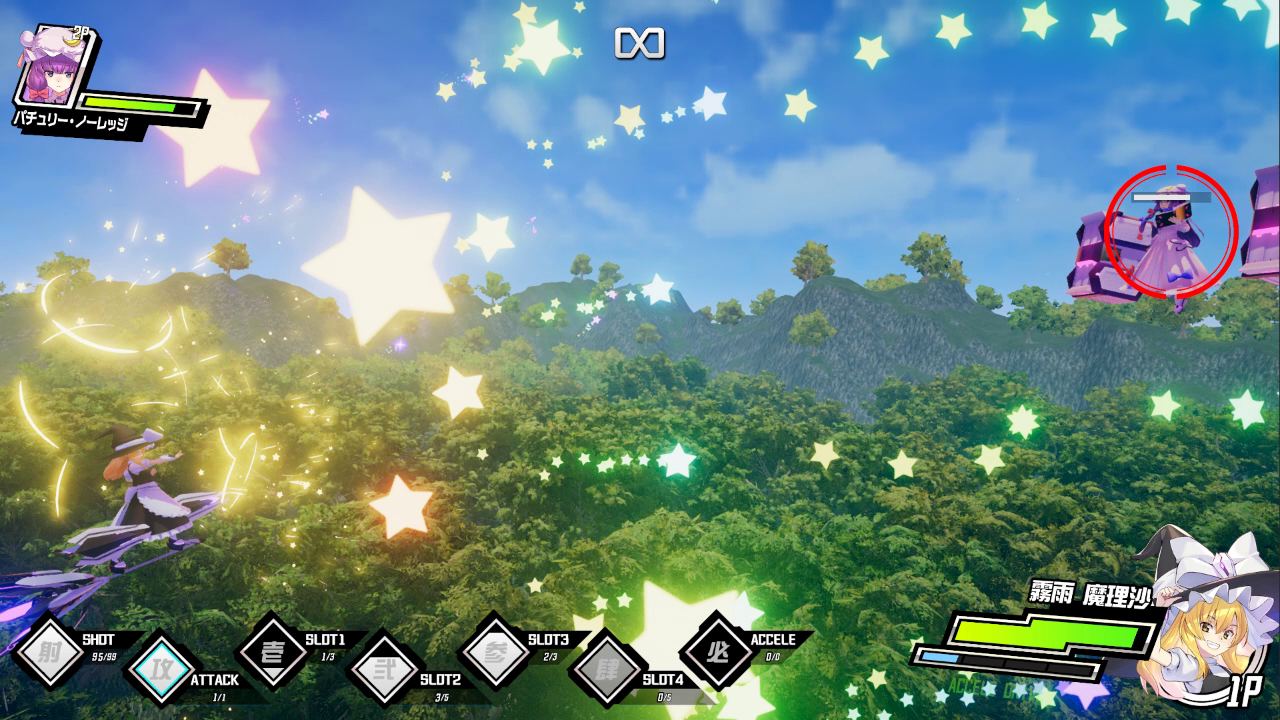Image resolution: width=1280 pixels, height=720 pixels.
Task: Trigger the SLOT2 spell icon
Action: click(384, 667)
